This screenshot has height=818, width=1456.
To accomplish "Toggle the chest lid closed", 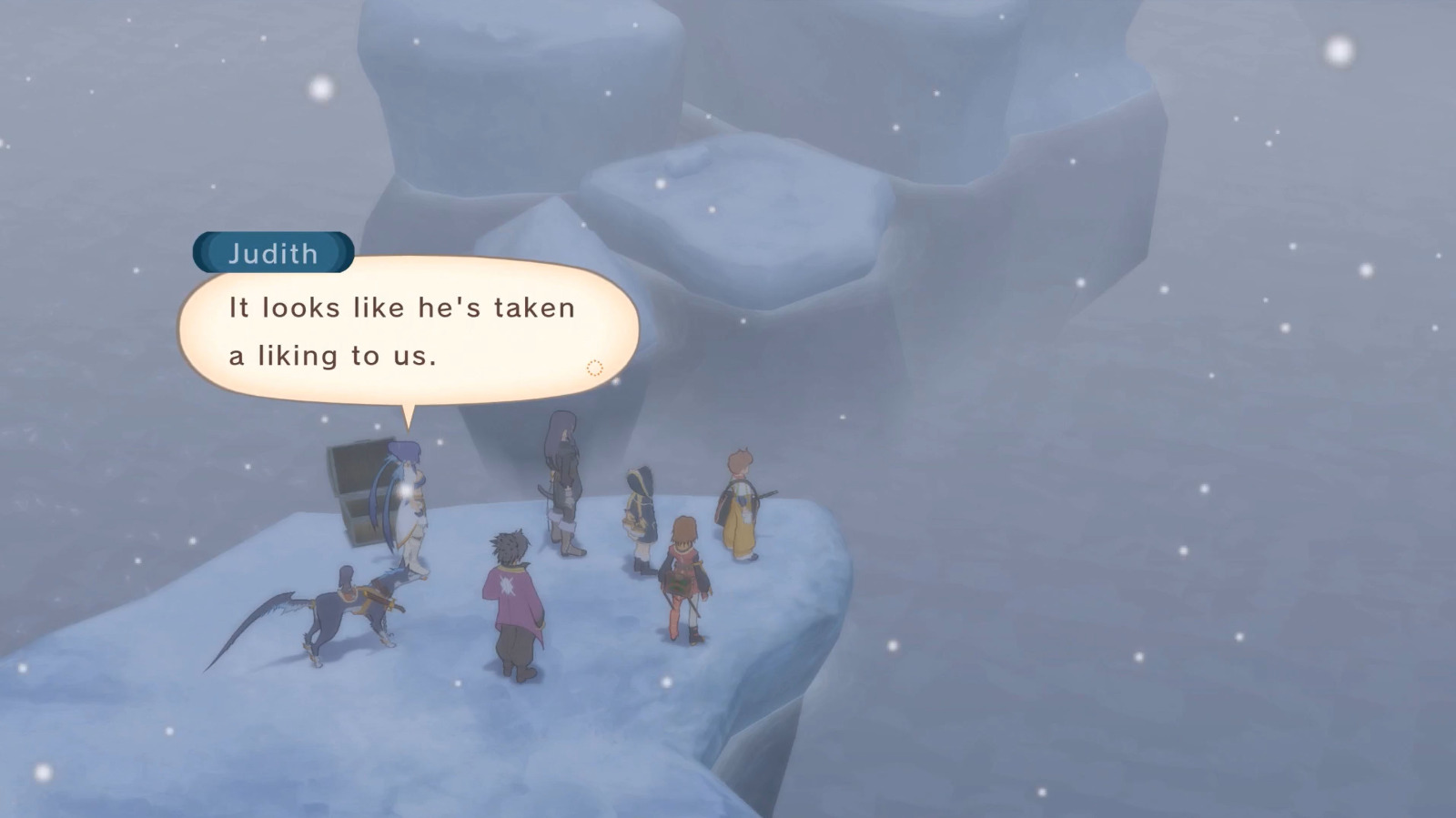I will [355, 464].
